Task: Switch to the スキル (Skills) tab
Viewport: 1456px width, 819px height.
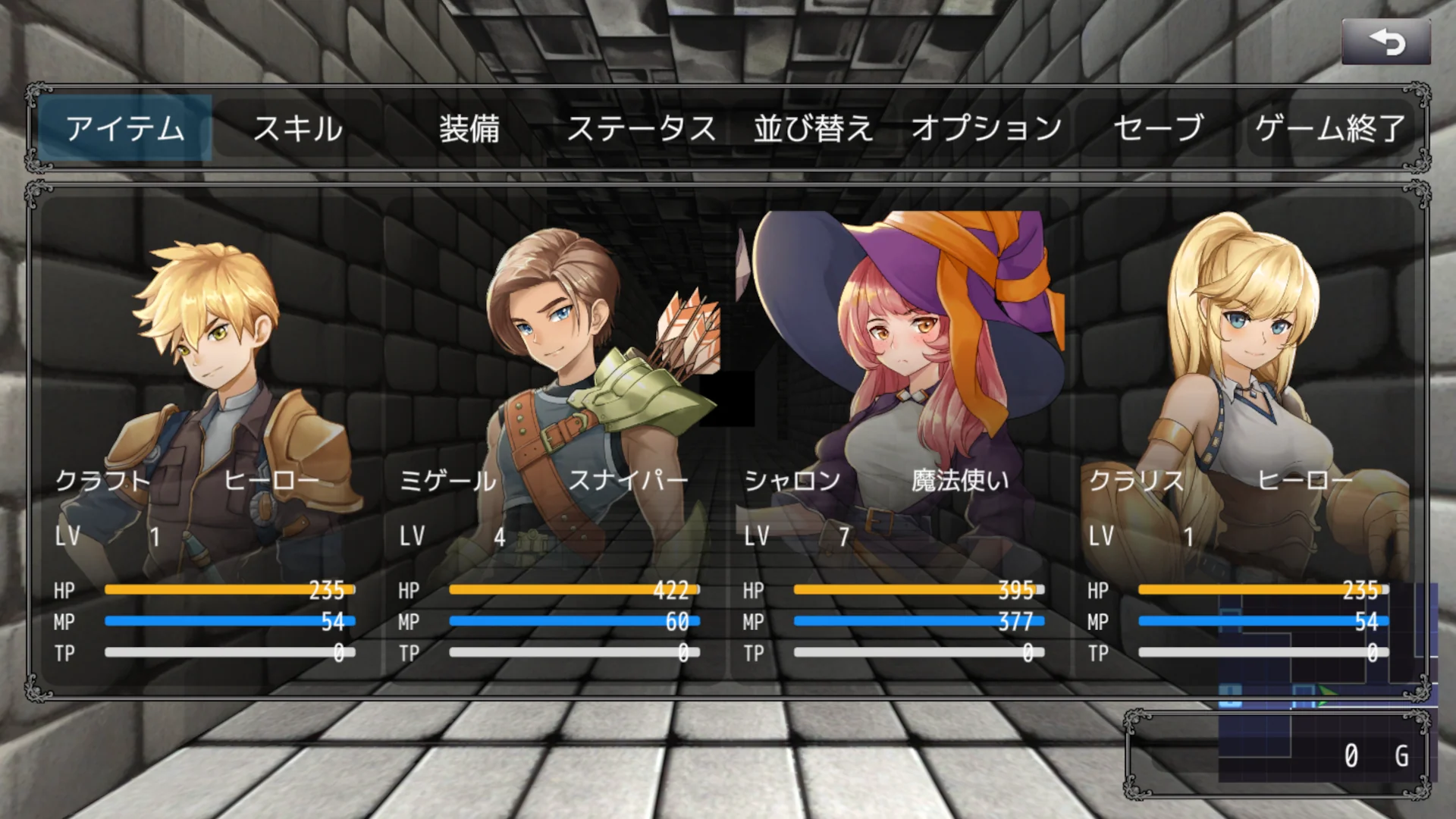Action: pyautogui.click(x=298, y=127)
